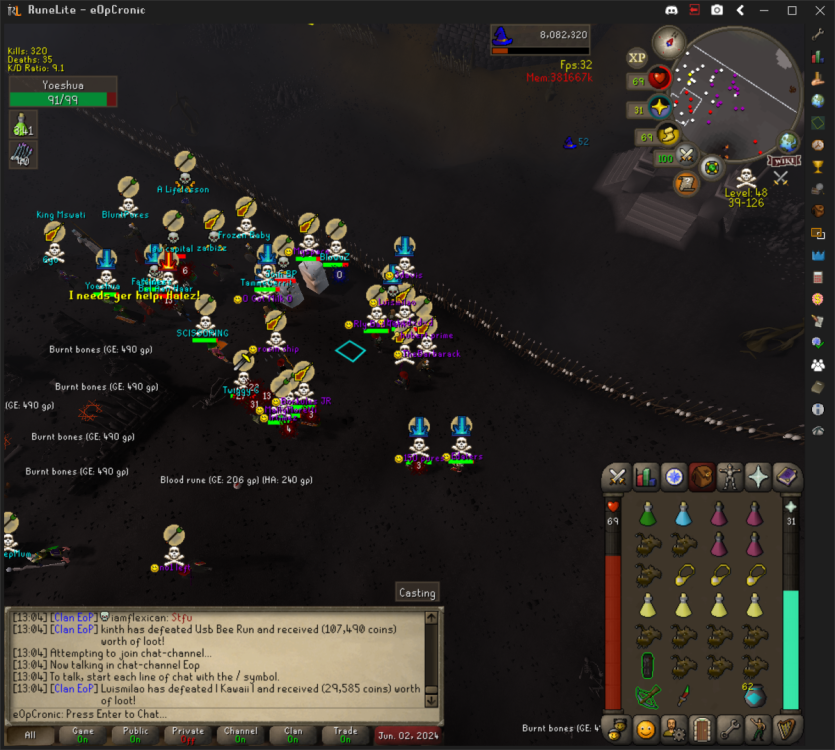Select the light blue potion in inventory
Viewport: 835px width, 750px height.
coord(684,515)
